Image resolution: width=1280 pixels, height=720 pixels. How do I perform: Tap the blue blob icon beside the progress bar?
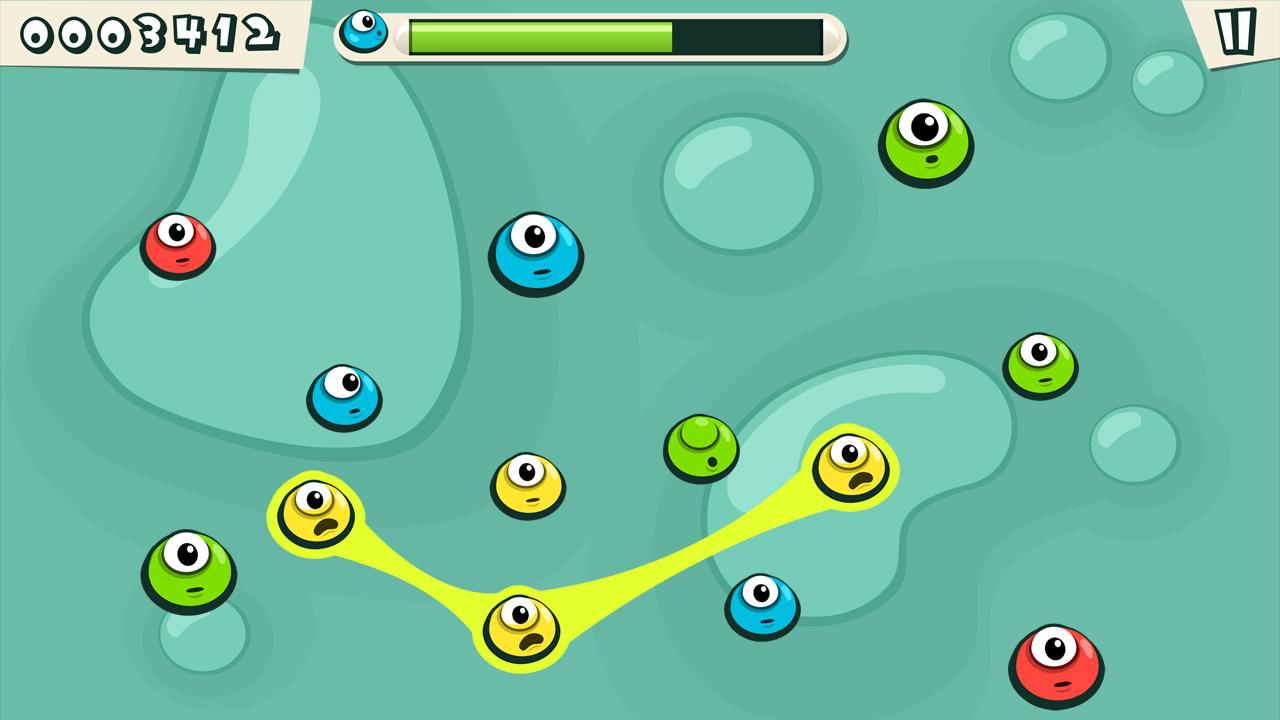[x=367, y=30]
